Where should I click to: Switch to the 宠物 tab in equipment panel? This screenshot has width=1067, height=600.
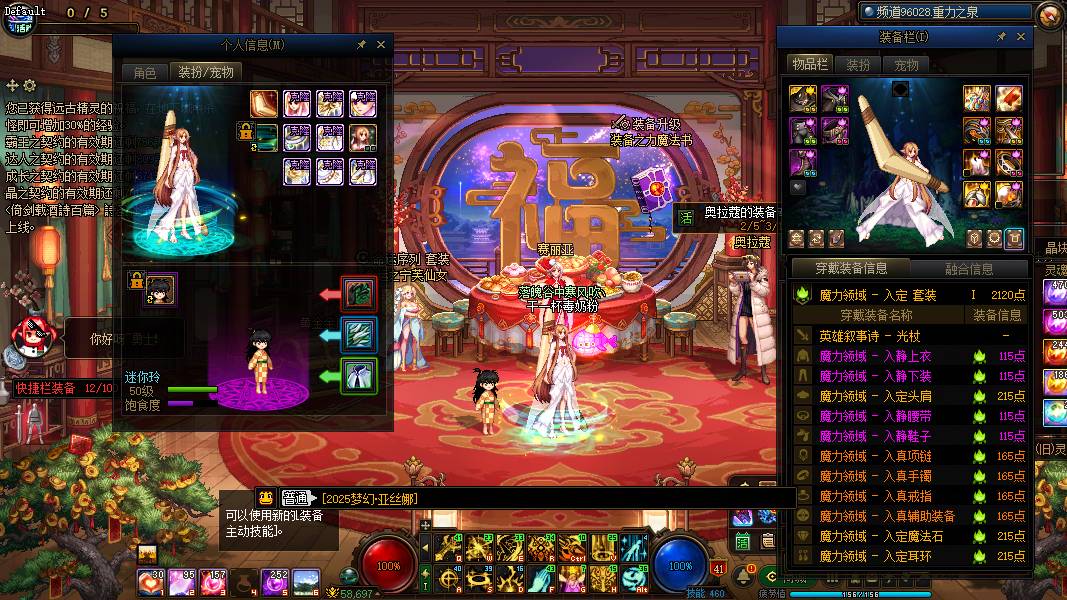pyautogui.click(x=906, y=64)
